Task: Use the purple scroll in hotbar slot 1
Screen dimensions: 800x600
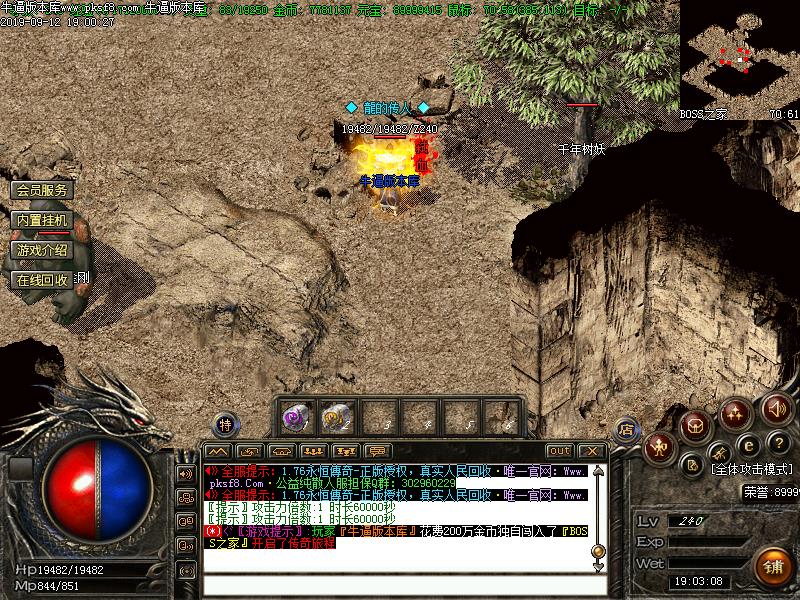Action: [x=295, y=416]
